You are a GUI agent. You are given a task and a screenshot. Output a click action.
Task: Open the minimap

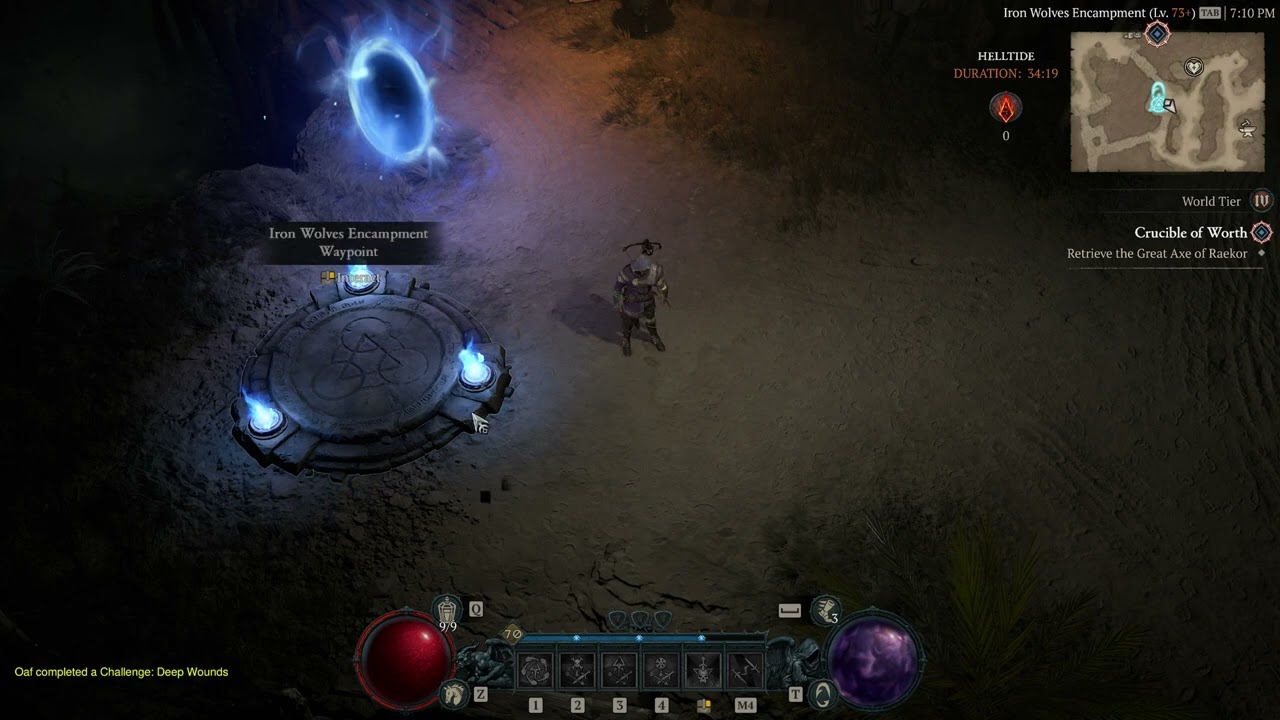(x=1167, y=101)
